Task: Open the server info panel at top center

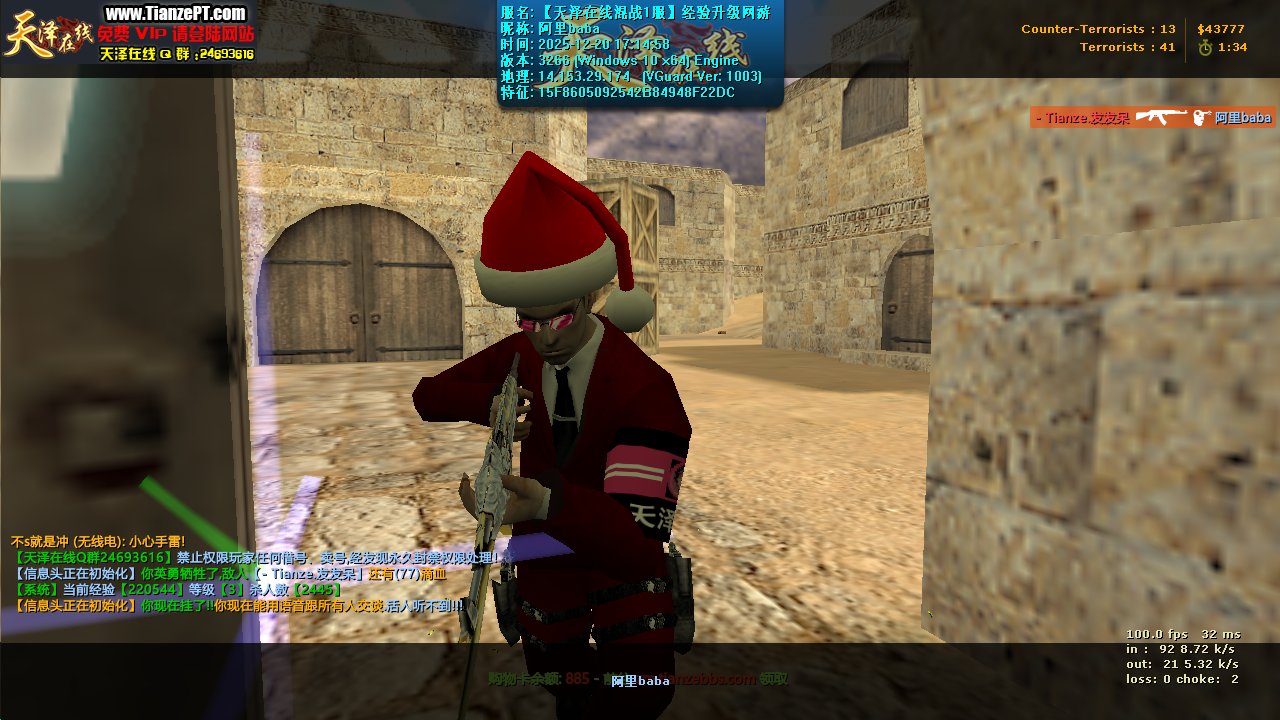Action: [640, 52]
